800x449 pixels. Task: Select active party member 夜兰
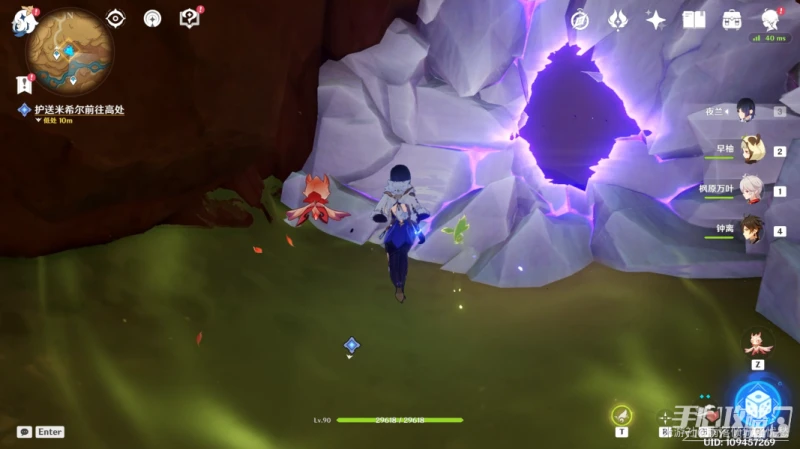pos(745,109)
